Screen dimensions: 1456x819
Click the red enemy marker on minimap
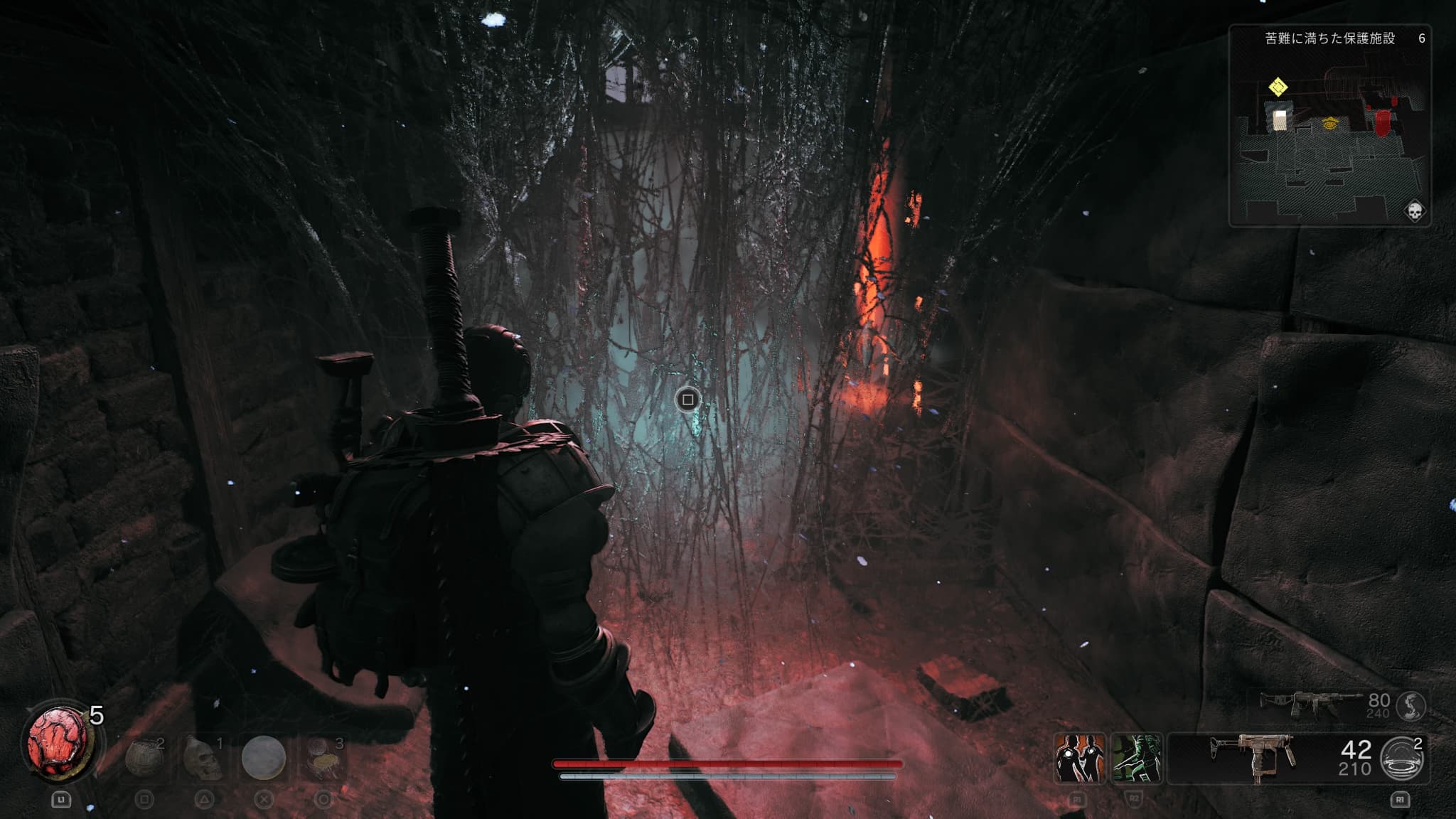1382,123
